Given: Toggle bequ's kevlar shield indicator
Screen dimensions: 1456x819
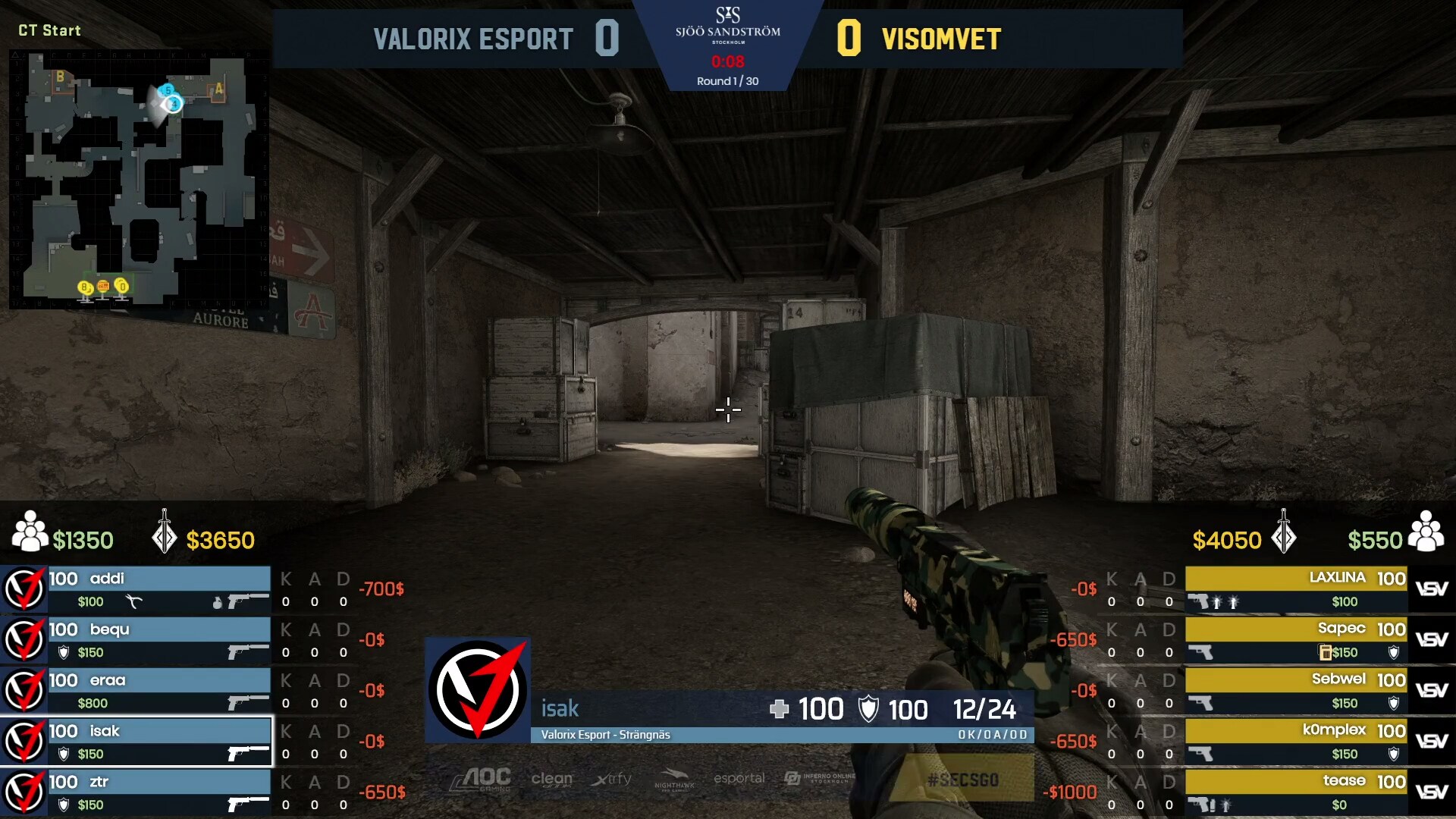Looking at the screenshot, I should click(x=64, y=652).
